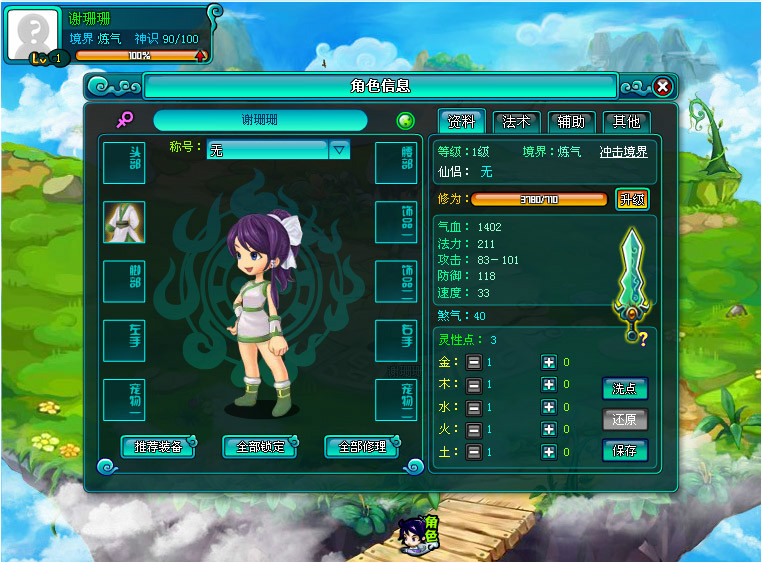Image resolution: width=762 pixels, height=562 pixels.
Task: Add a point to 金 attribute
Action: tap(548, 362)
